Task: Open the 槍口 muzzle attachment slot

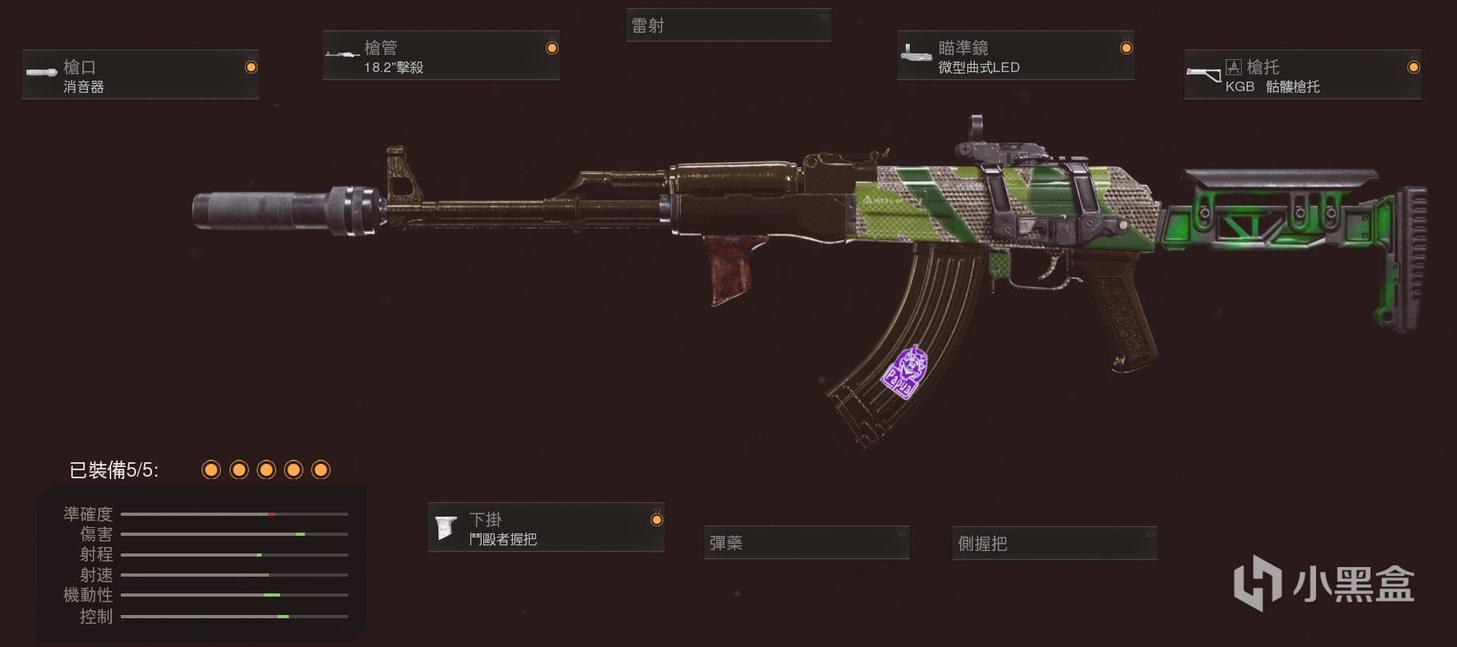Action: click(140, 75)
